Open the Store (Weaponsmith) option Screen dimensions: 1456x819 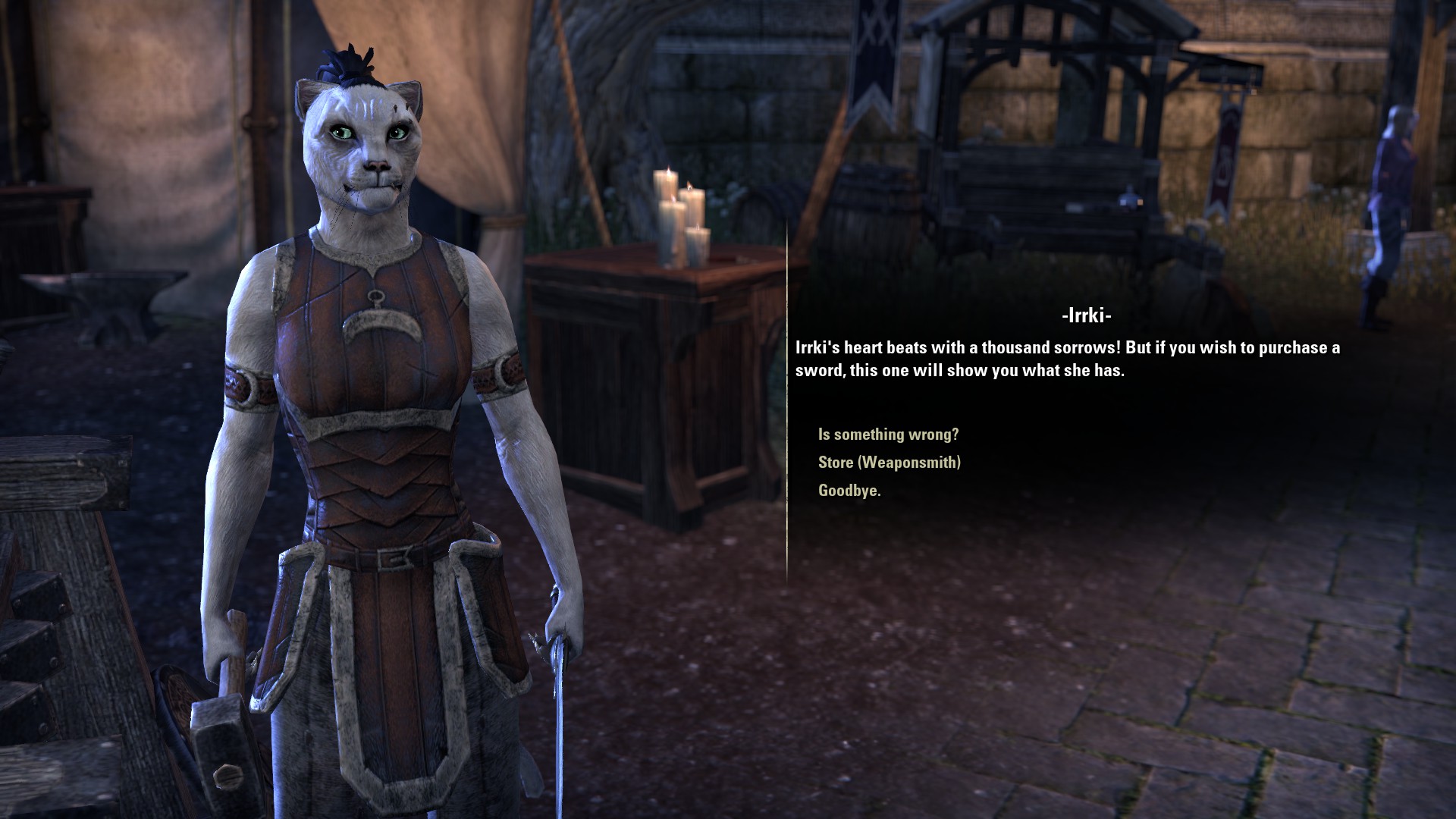click(x=889, y=463)
